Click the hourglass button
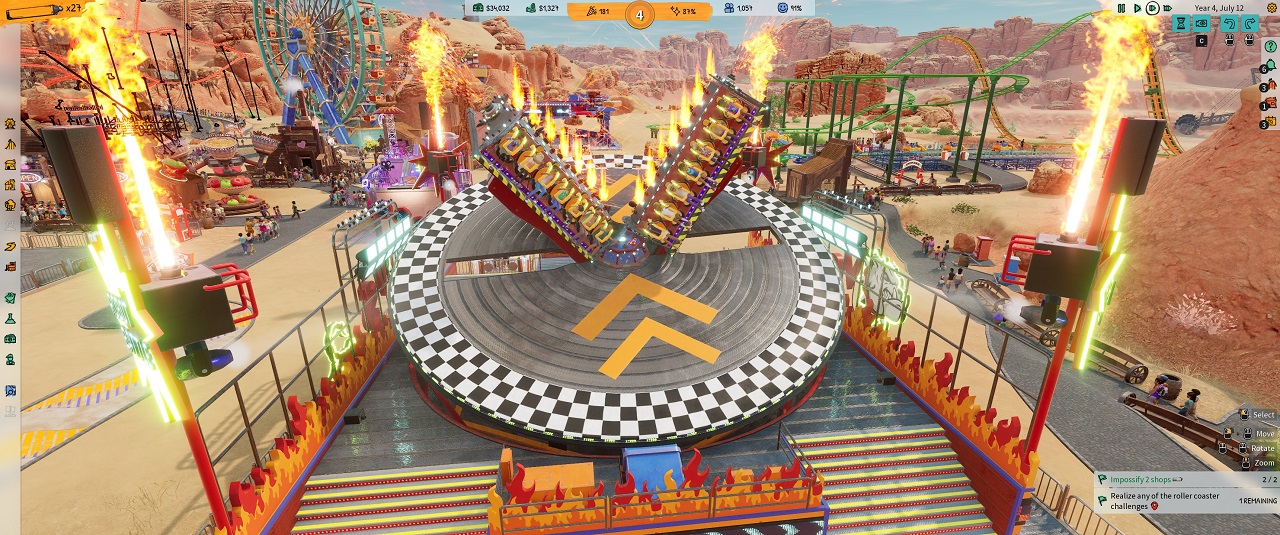The height and width of the screenshot is (535, 1280). click(x=1181, y=23)
